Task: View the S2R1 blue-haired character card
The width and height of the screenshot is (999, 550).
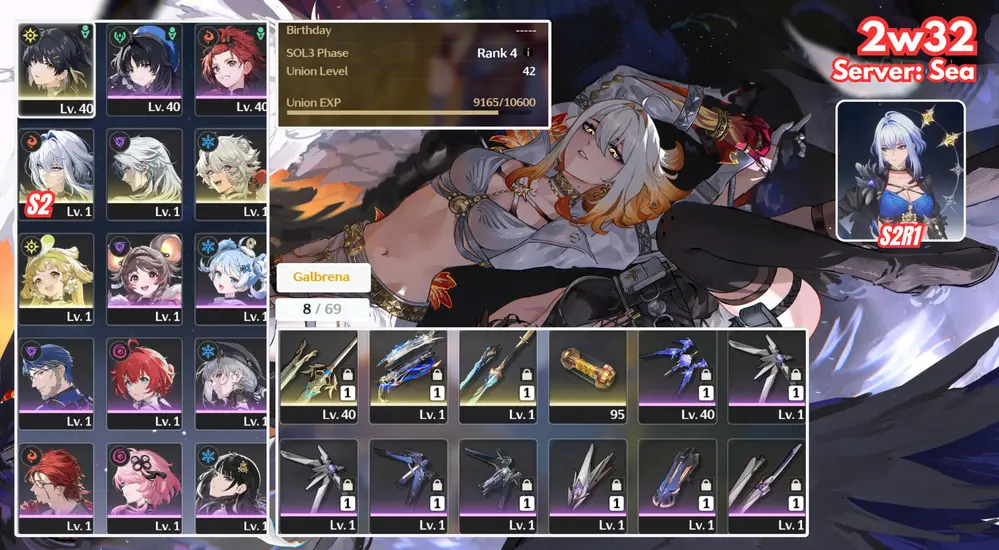Action: coord(900,170)
